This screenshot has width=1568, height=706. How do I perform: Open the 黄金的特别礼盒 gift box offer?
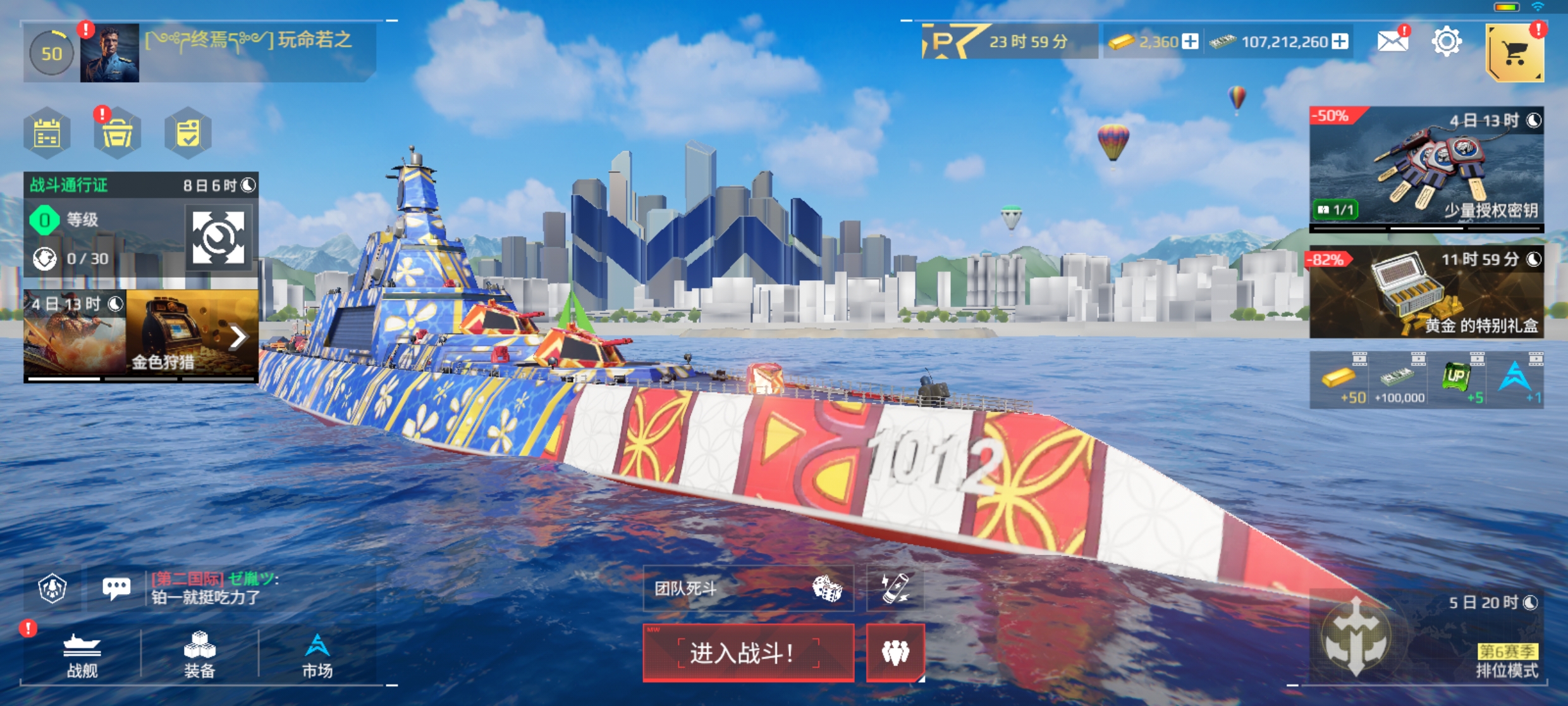(x=1426, y=292)
